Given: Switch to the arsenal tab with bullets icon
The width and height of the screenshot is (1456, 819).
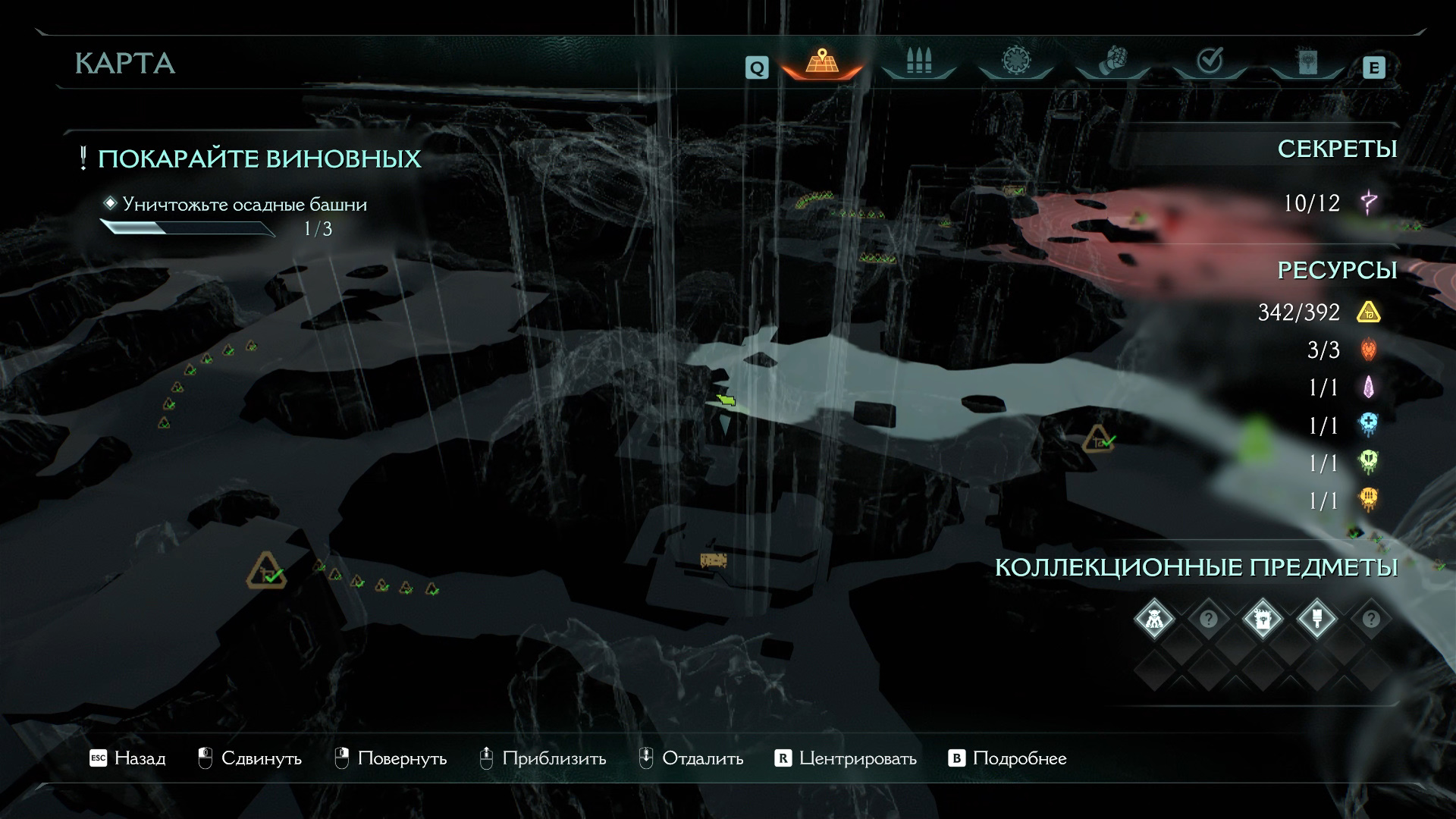Looking at the screenshot, I should [918, 61].
